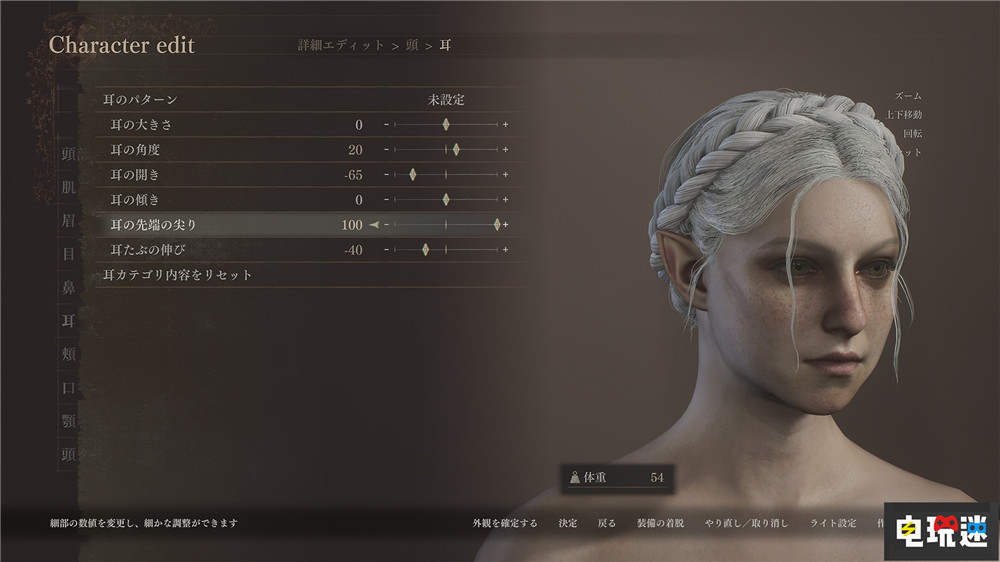Image resolution: width=1000 pixels, height=562 pixels.
Task: Switch to the 顎 category tab
Action: point(69,421)
